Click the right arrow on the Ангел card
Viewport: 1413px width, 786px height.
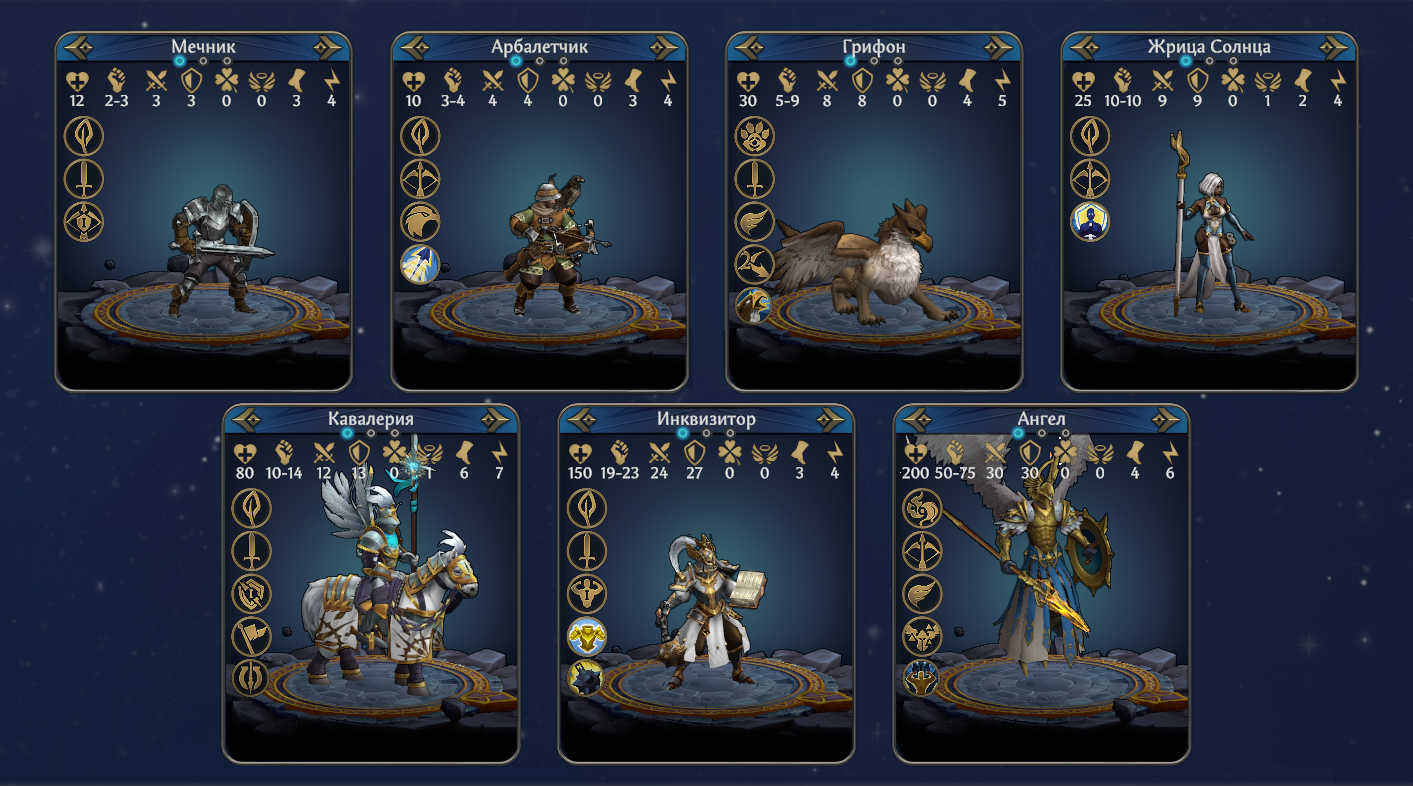coord(1166,419)
